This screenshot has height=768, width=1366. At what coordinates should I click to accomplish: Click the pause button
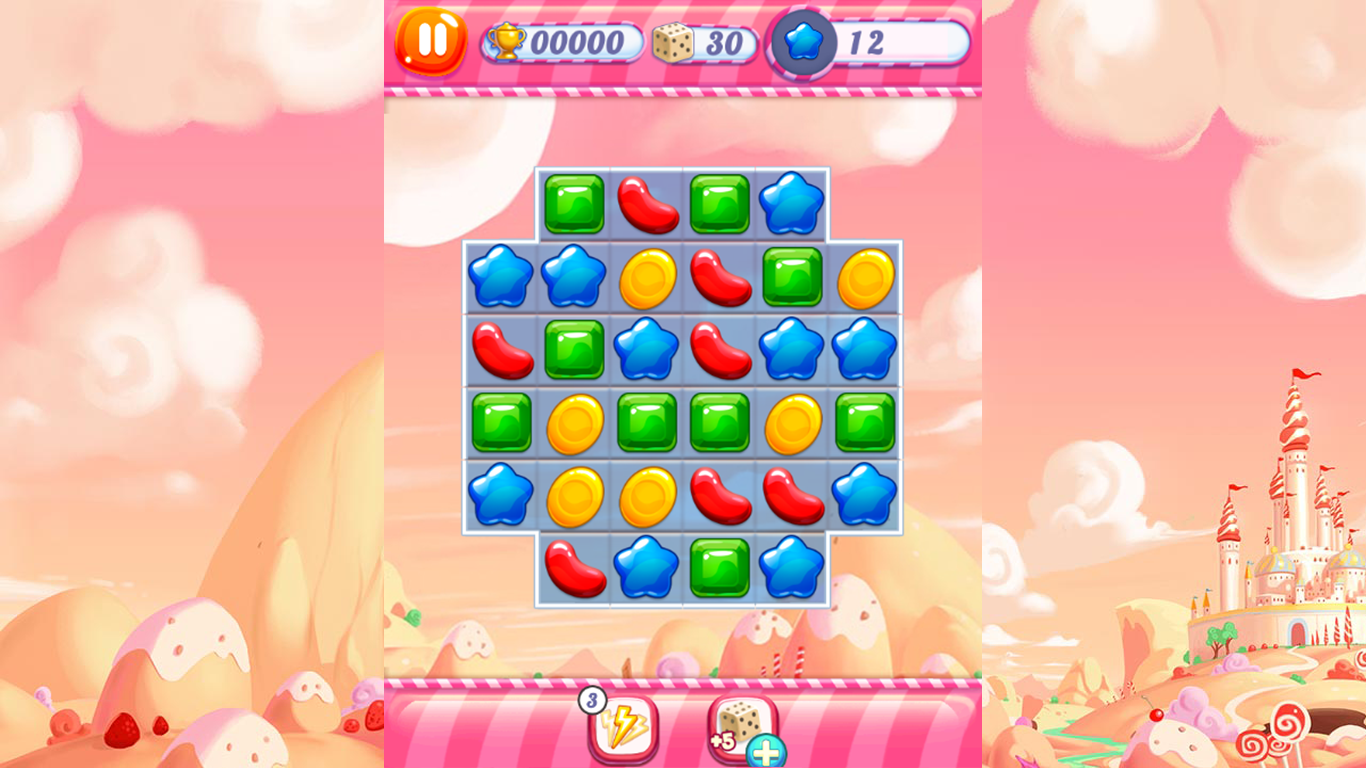point(431,42)
